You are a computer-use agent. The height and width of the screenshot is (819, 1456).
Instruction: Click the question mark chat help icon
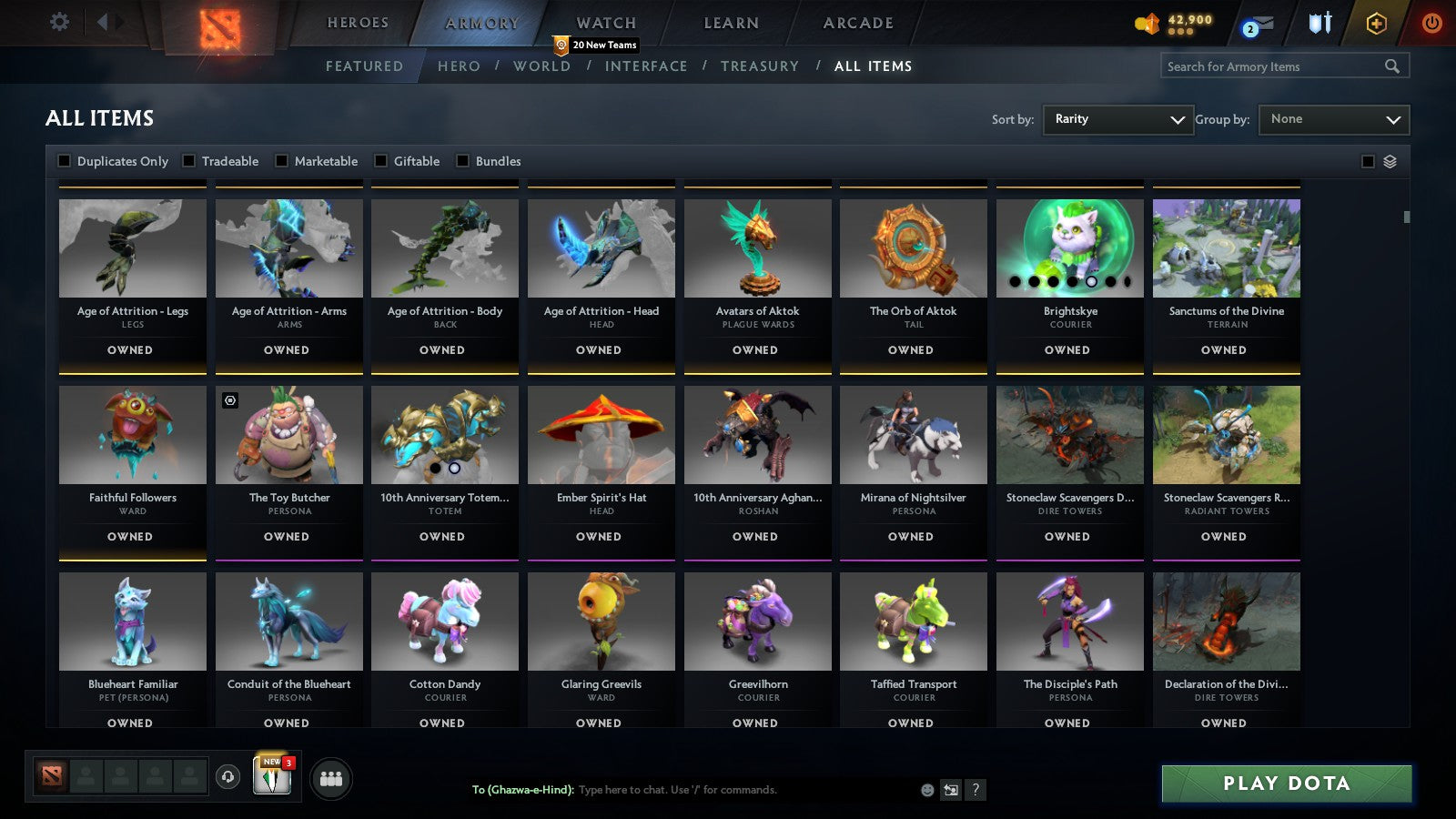pos(975,791)
